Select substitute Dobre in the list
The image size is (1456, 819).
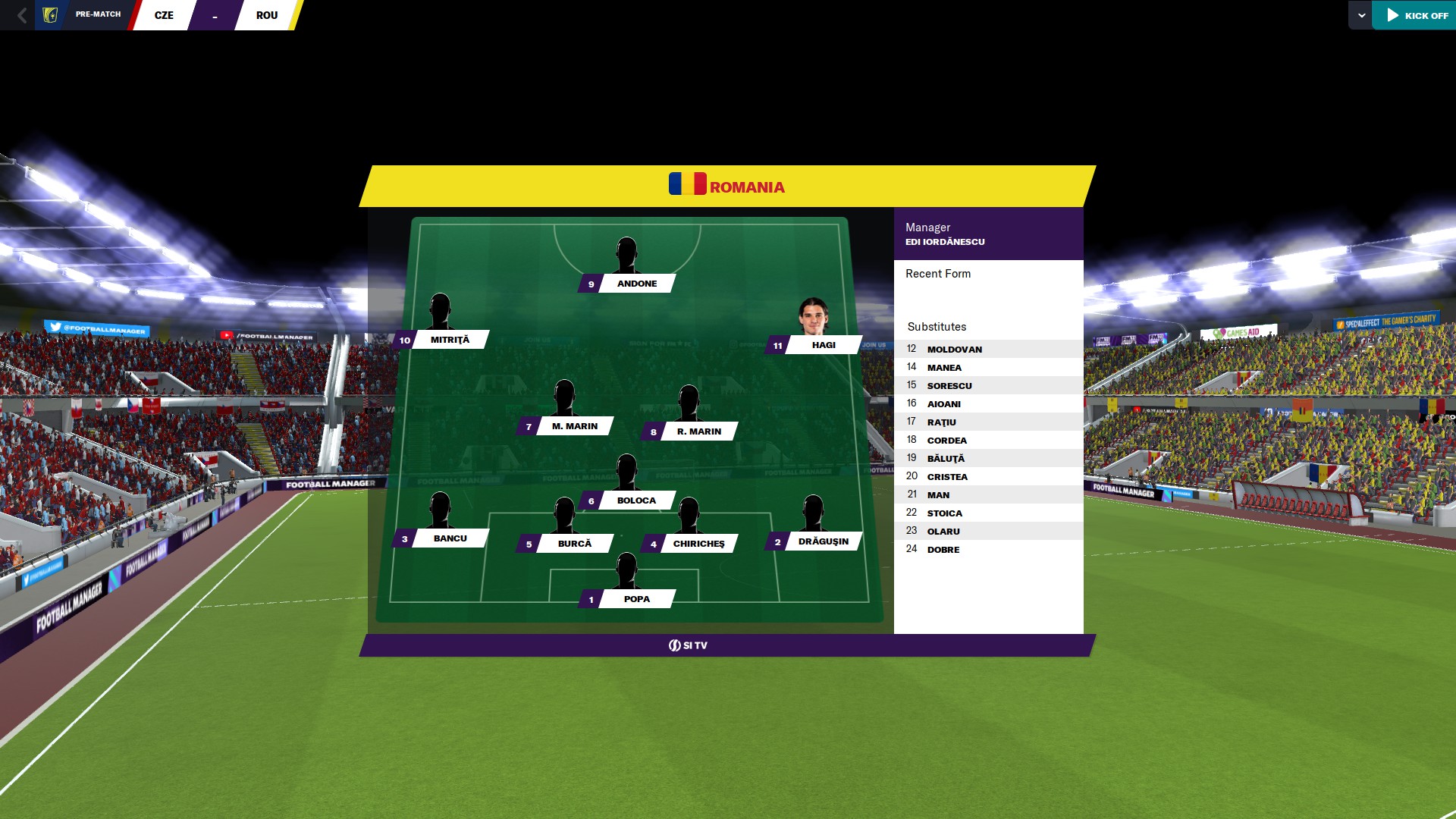tap(943, 550)
